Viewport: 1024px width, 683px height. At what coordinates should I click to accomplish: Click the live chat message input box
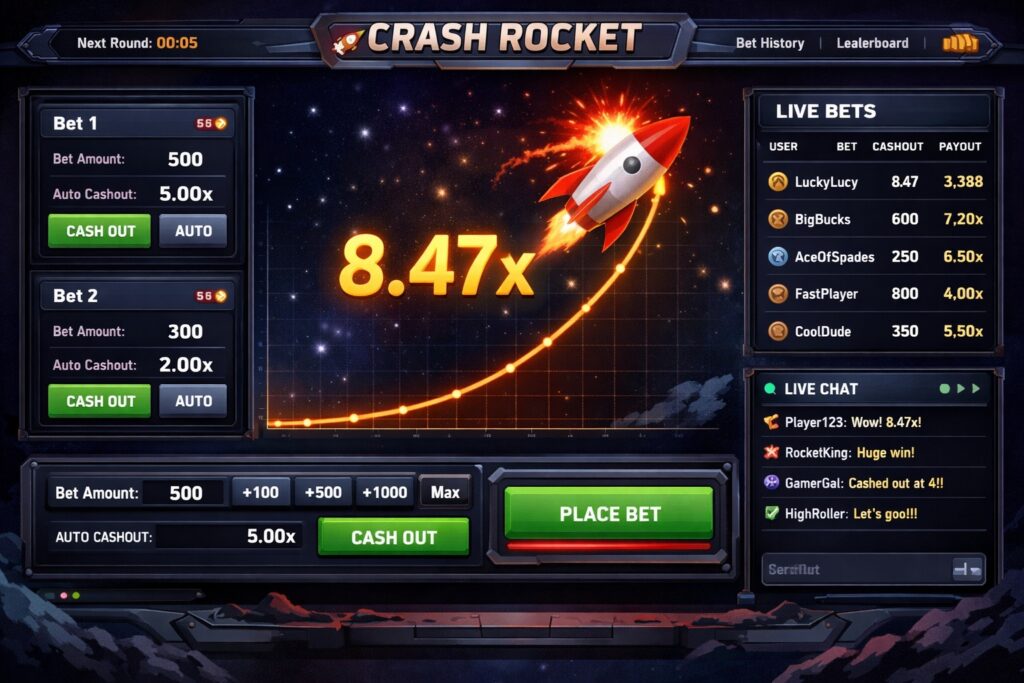click(855, 569)
